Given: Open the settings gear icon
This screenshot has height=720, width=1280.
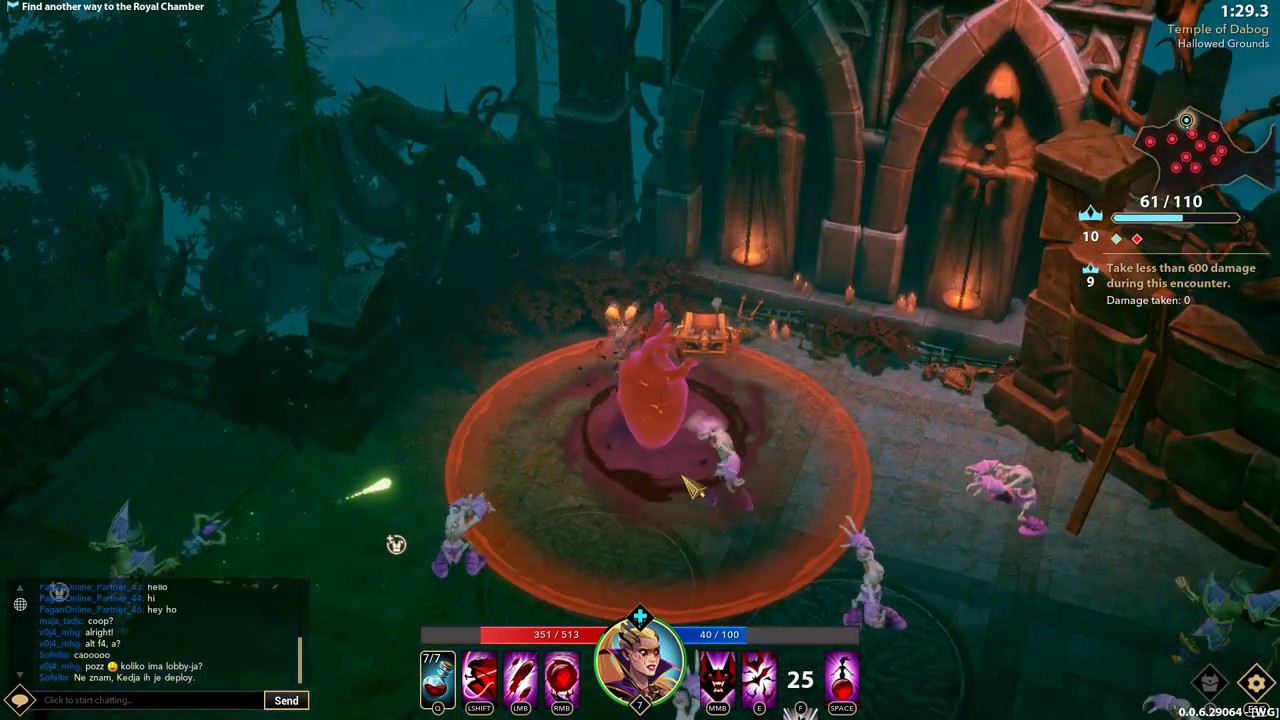Looking at the screenshot, I should [x=1257, y=683].
